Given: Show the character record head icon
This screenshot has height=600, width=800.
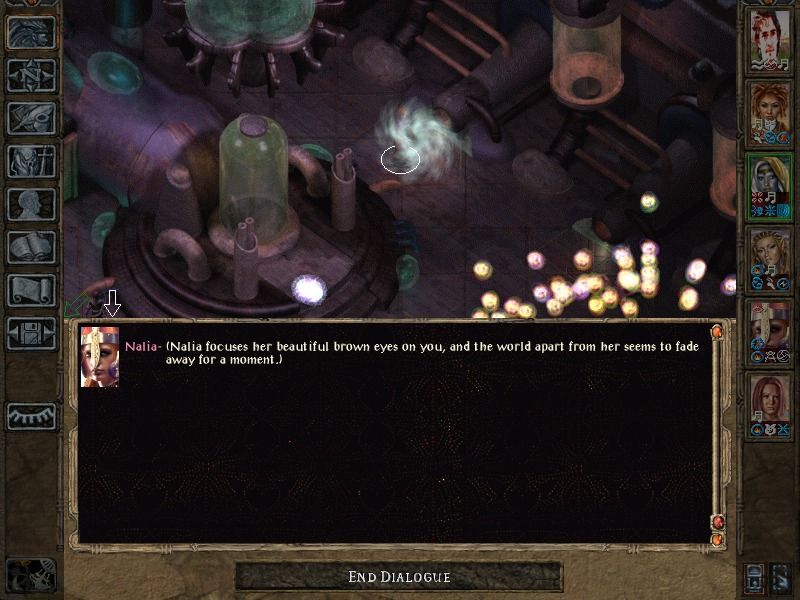Looking at the screenshot, I should tap(31, 204).
